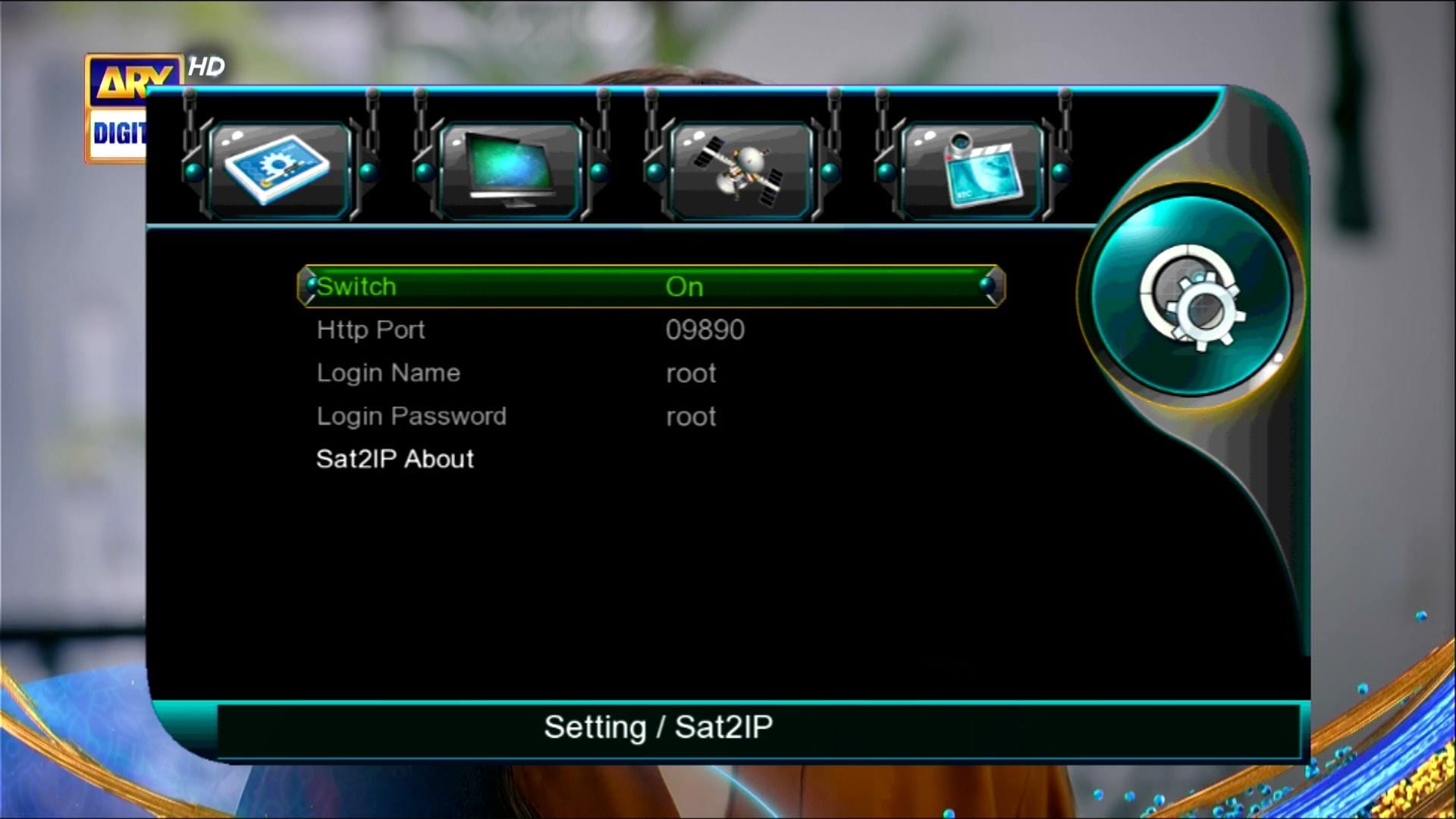Viewport: 1456px width, 819px height.
Task: Toggle the Sat2IP Switch row
Action: (651, 287)
